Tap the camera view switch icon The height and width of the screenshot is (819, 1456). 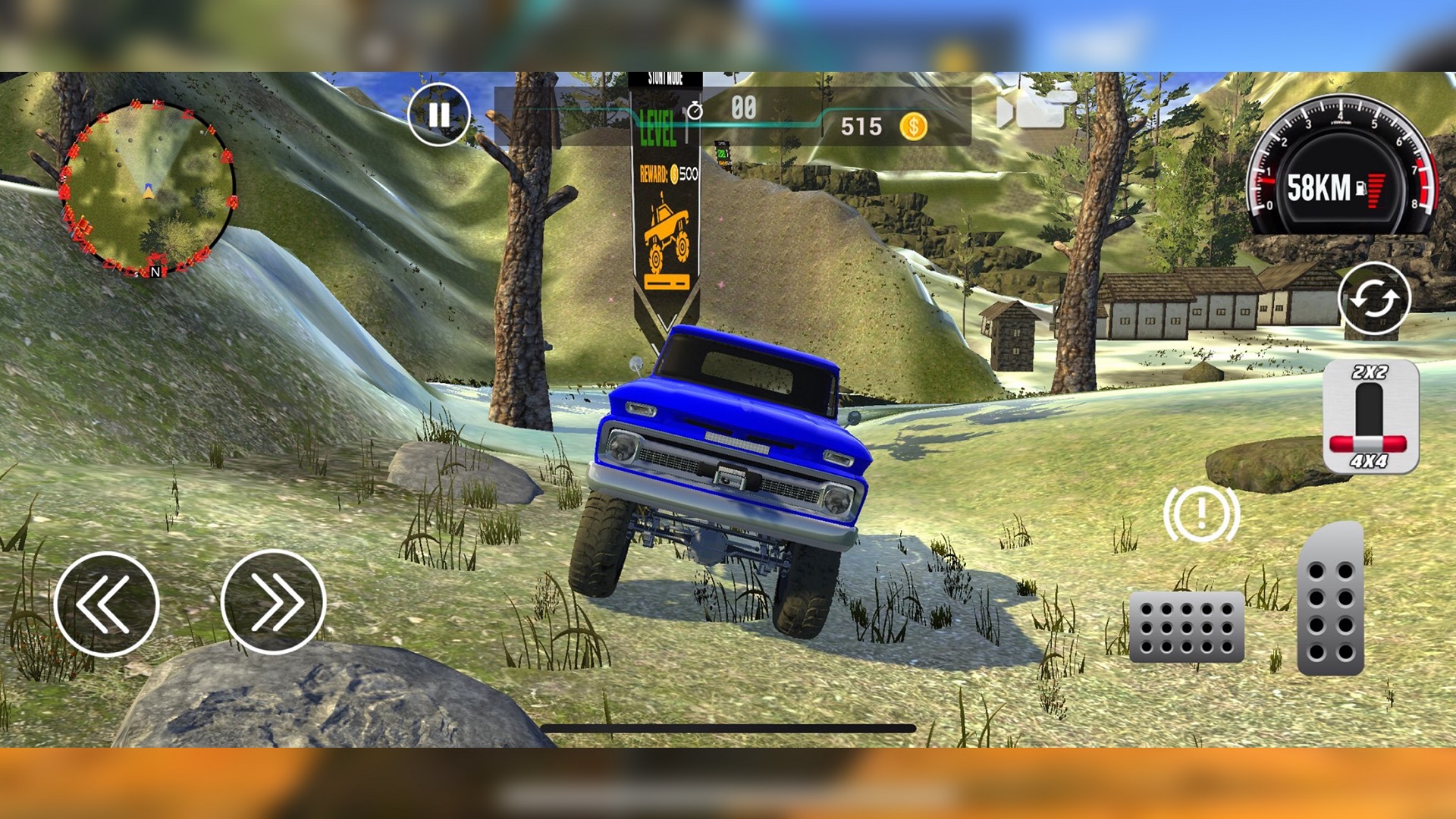(x=1037, y=108)
